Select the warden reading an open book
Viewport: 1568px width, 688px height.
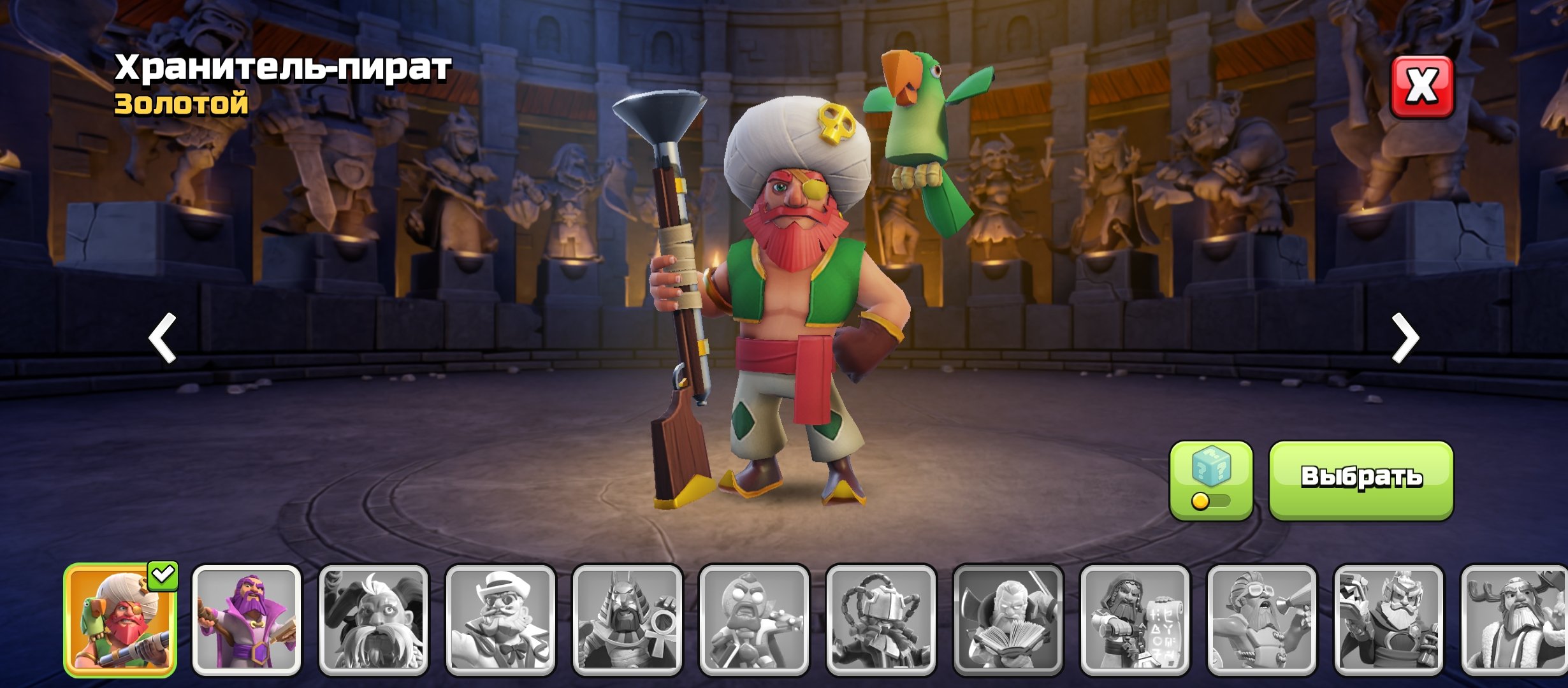[x=1008, y=620]
